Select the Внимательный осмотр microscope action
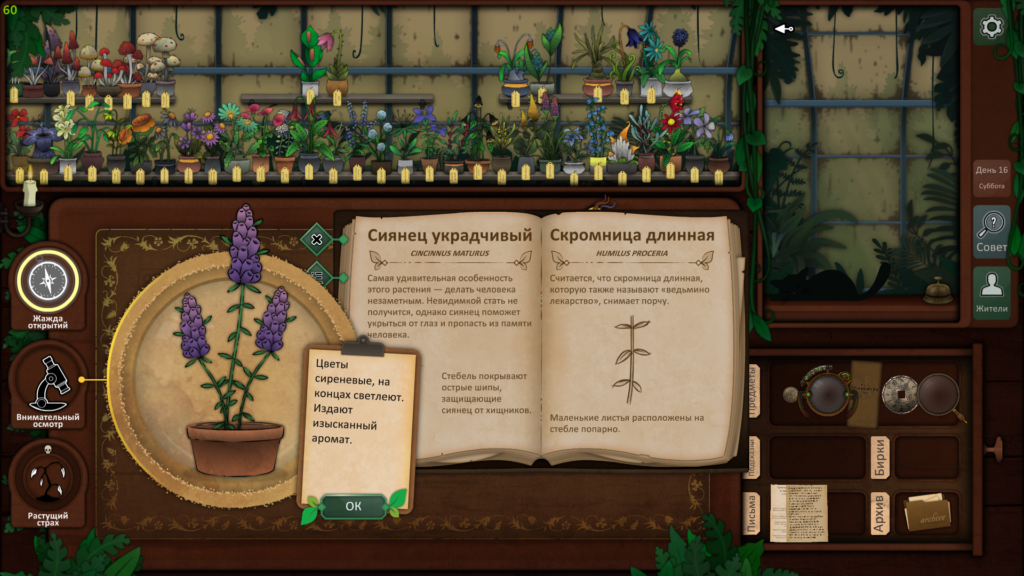The width and height of the screenshot is (1024, 576). coord(47,382)
